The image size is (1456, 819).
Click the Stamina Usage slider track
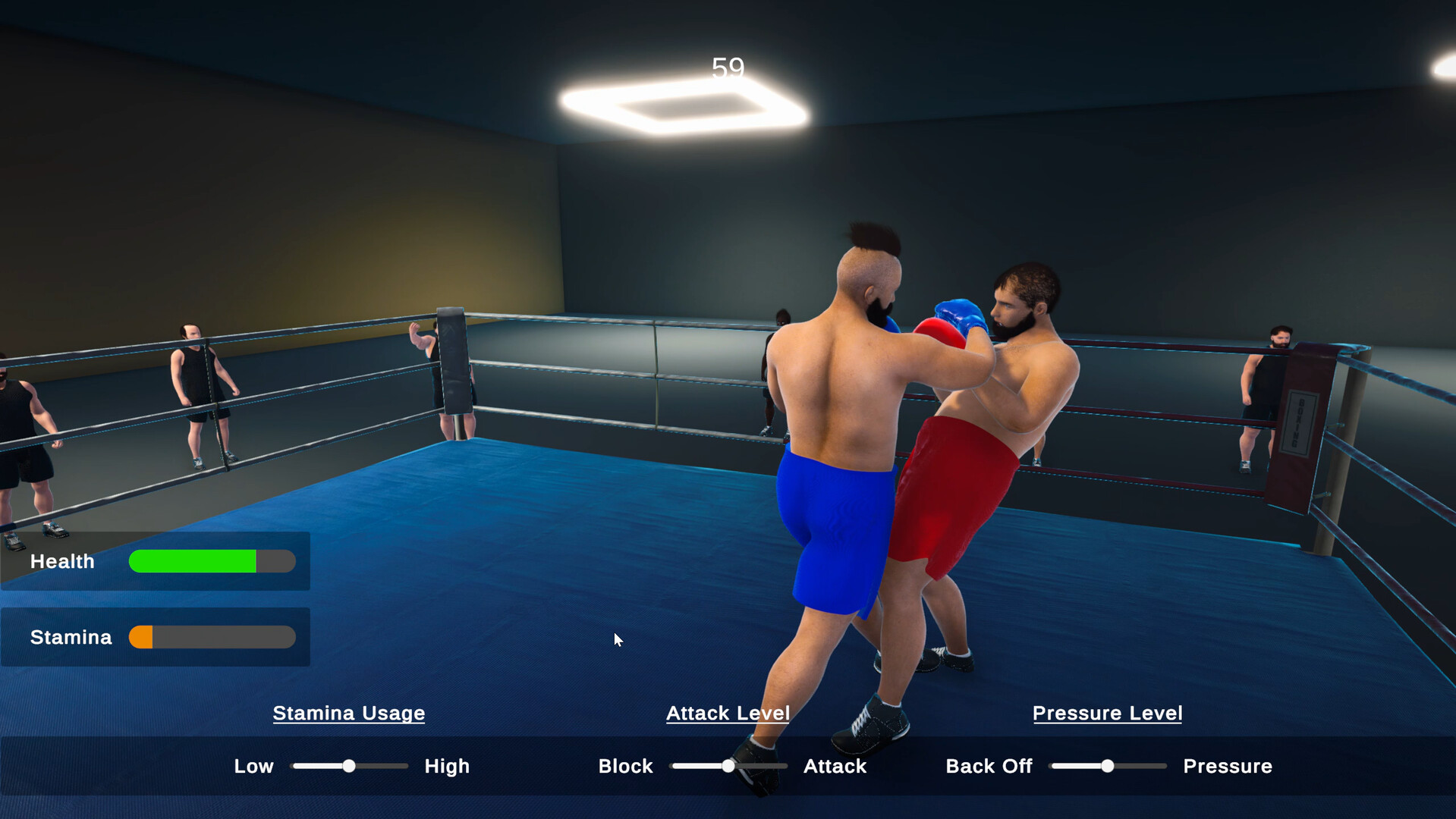coord(349,767)
